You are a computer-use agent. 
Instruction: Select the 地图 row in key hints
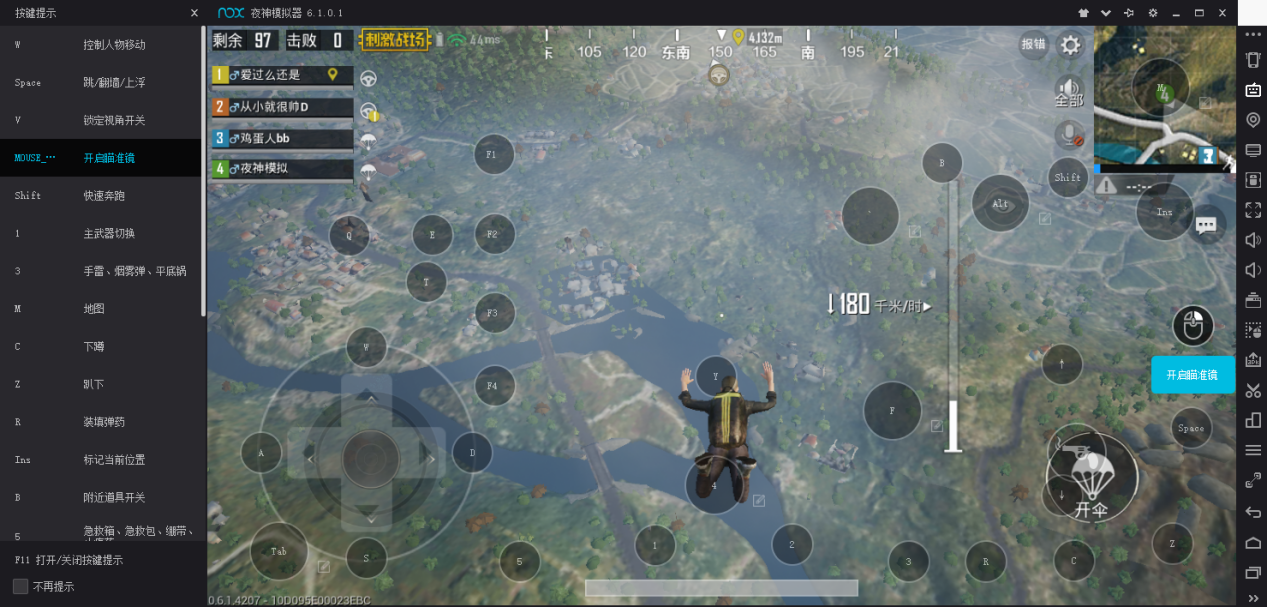[x=100, y=309]
